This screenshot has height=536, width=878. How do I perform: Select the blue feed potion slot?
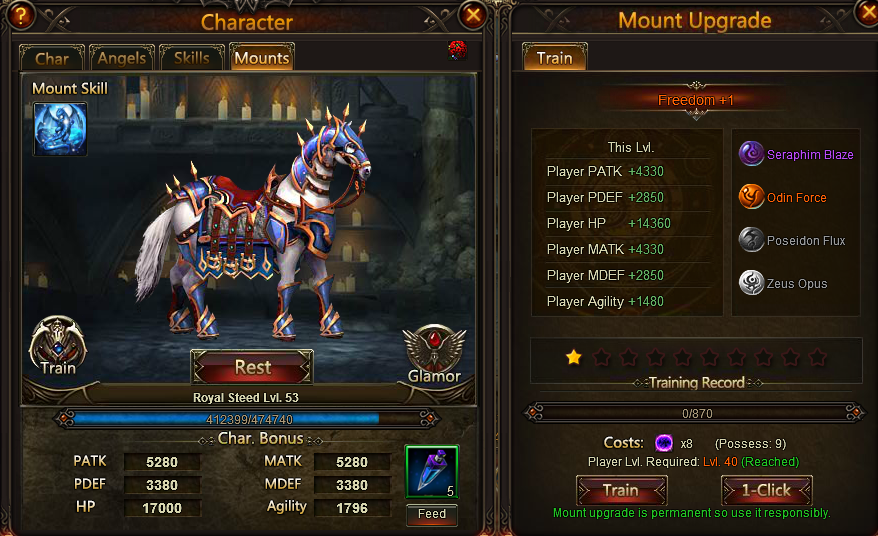tap(432, 472)
